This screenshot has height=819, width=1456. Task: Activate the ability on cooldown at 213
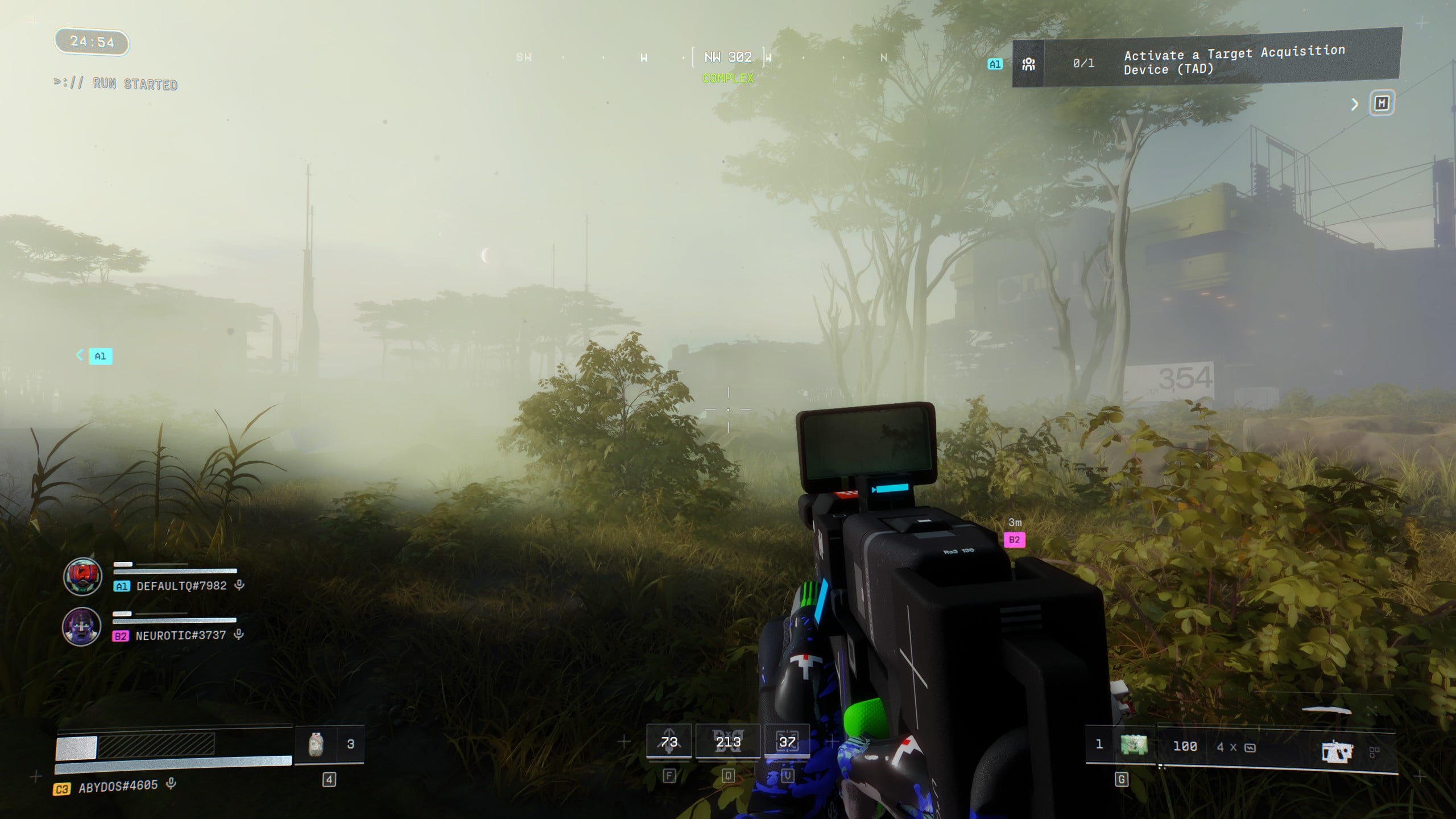pos(728,742)
